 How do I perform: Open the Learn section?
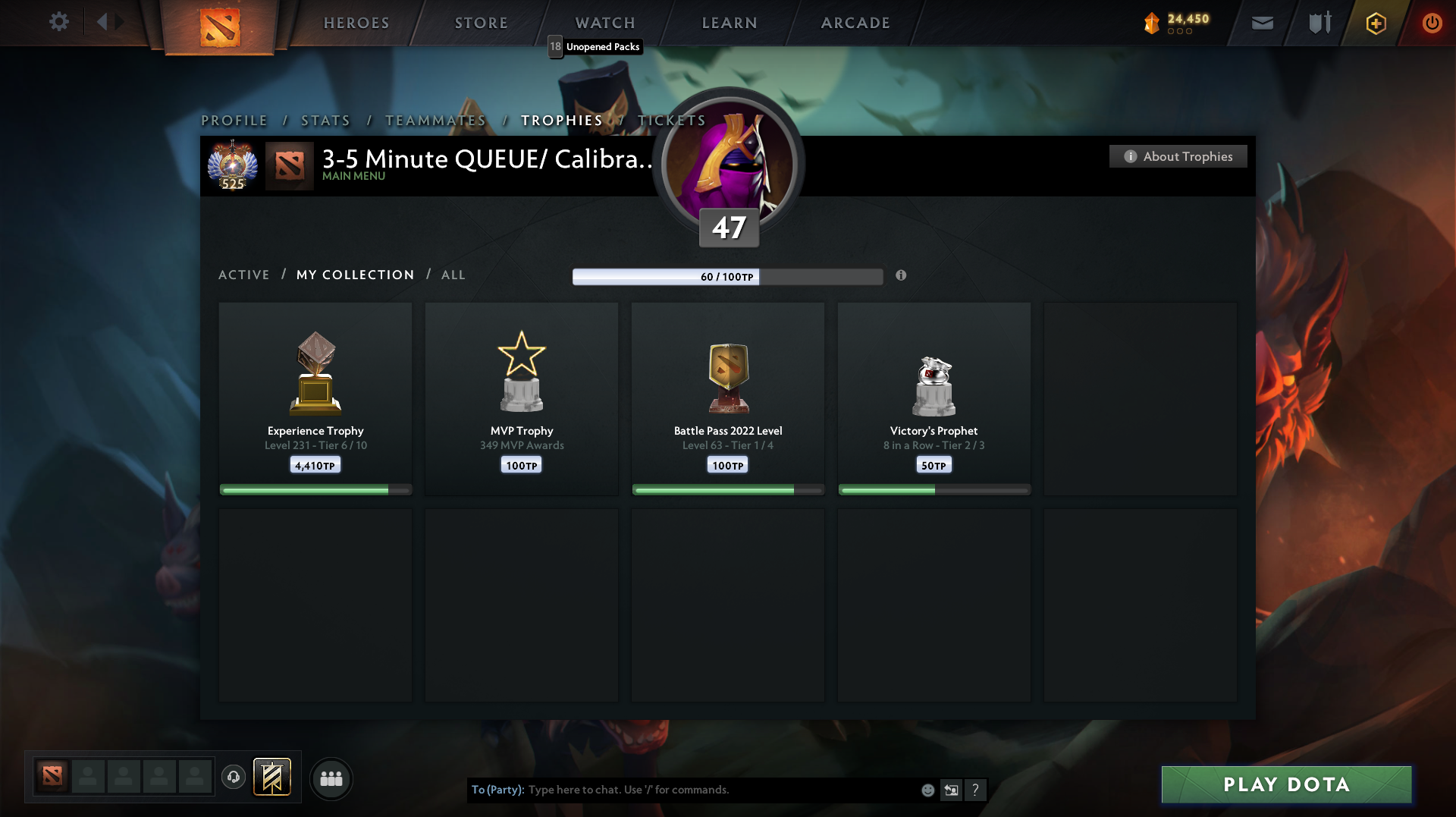point(729,23)
